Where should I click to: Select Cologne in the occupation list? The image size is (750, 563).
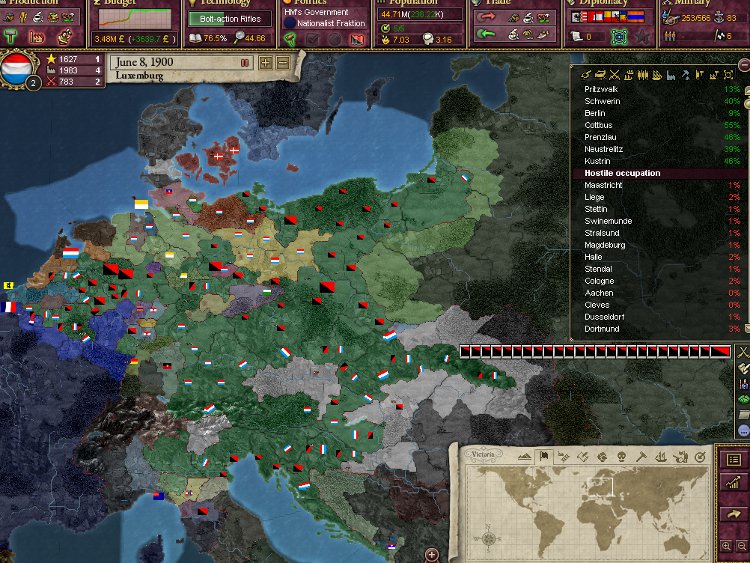click(x=598, y=281)
